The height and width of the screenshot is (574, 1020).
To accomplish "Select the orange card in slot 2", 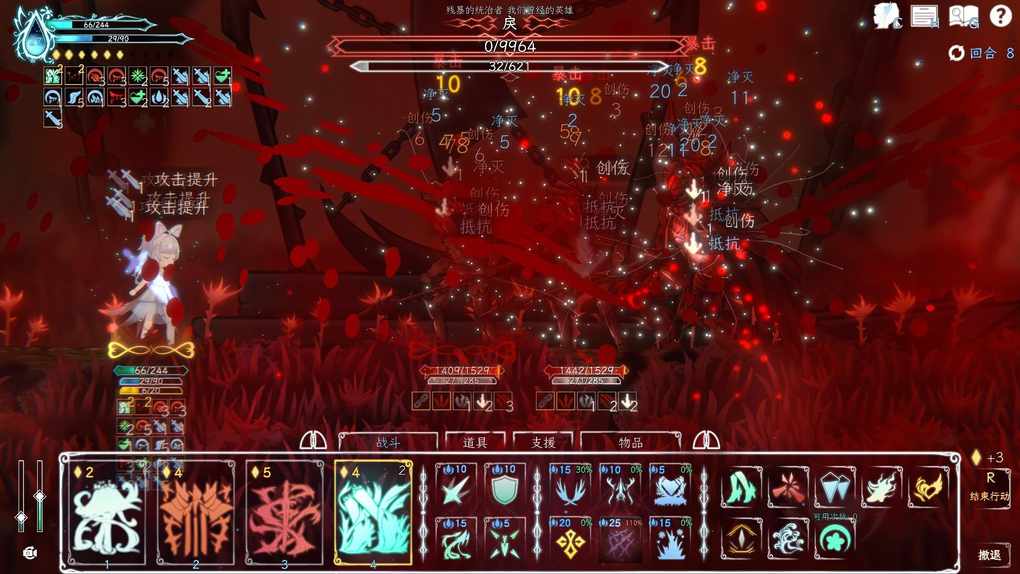I will click(x=195, y=512).
